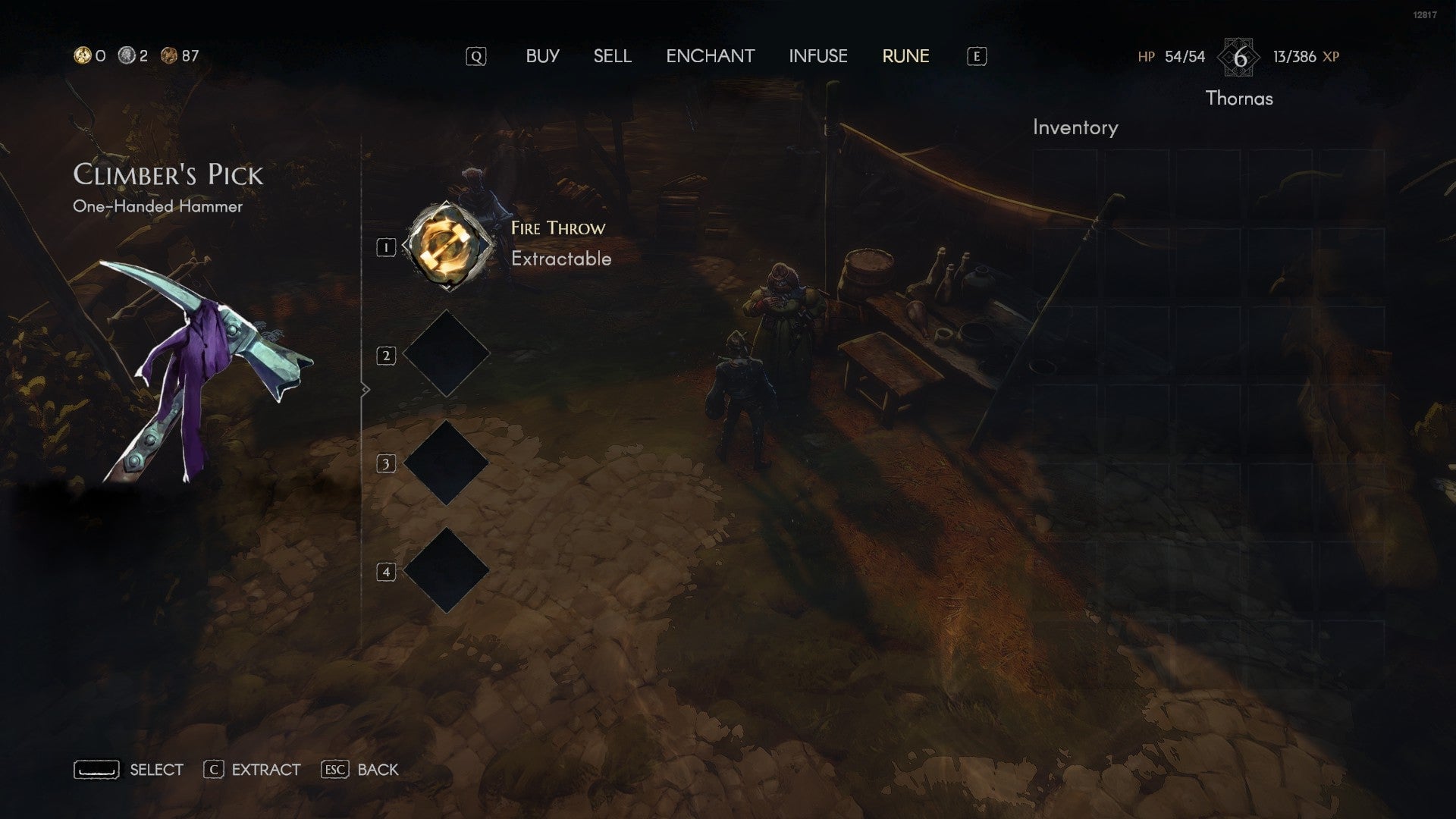This screenshot has height=819, width=1456.
Task: Expand the slot 2 numbered marker
Action: [387, 355]
